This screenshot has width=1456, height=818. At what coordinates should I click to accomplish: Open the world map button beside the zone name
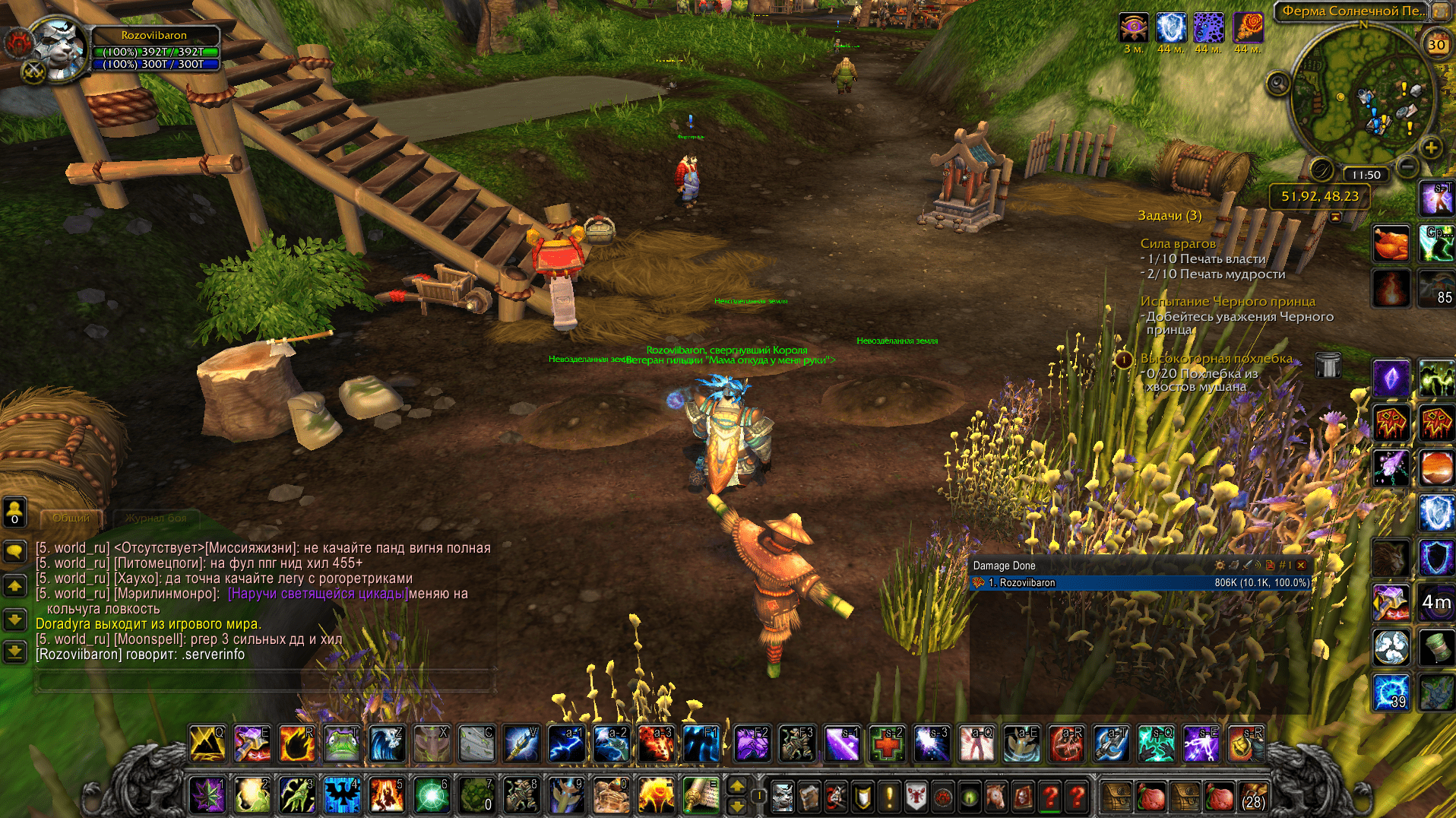coord(1441,11)
